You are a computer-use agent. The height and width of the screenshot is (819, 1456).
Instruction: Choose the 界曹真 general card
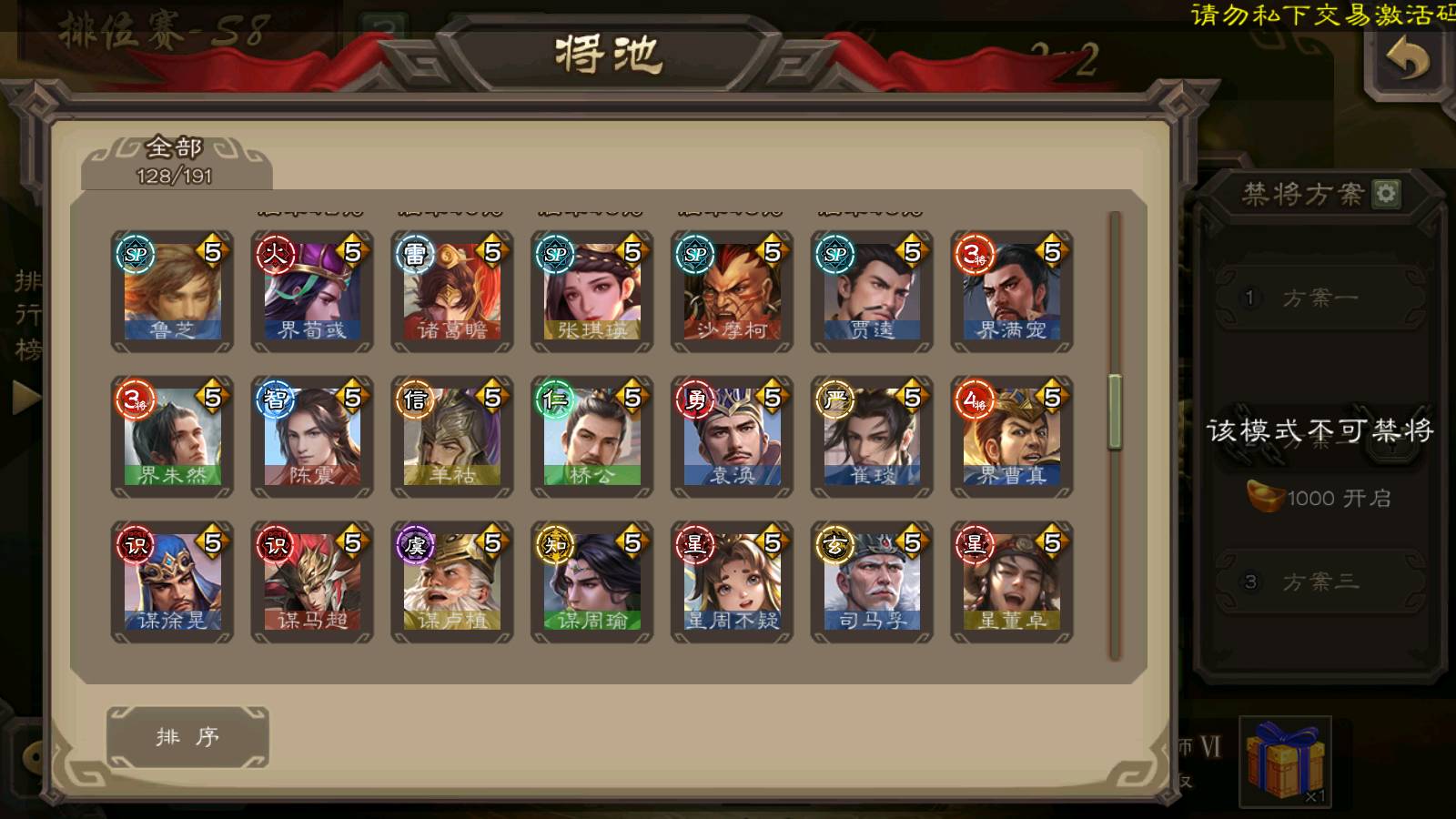point(1012,437)
